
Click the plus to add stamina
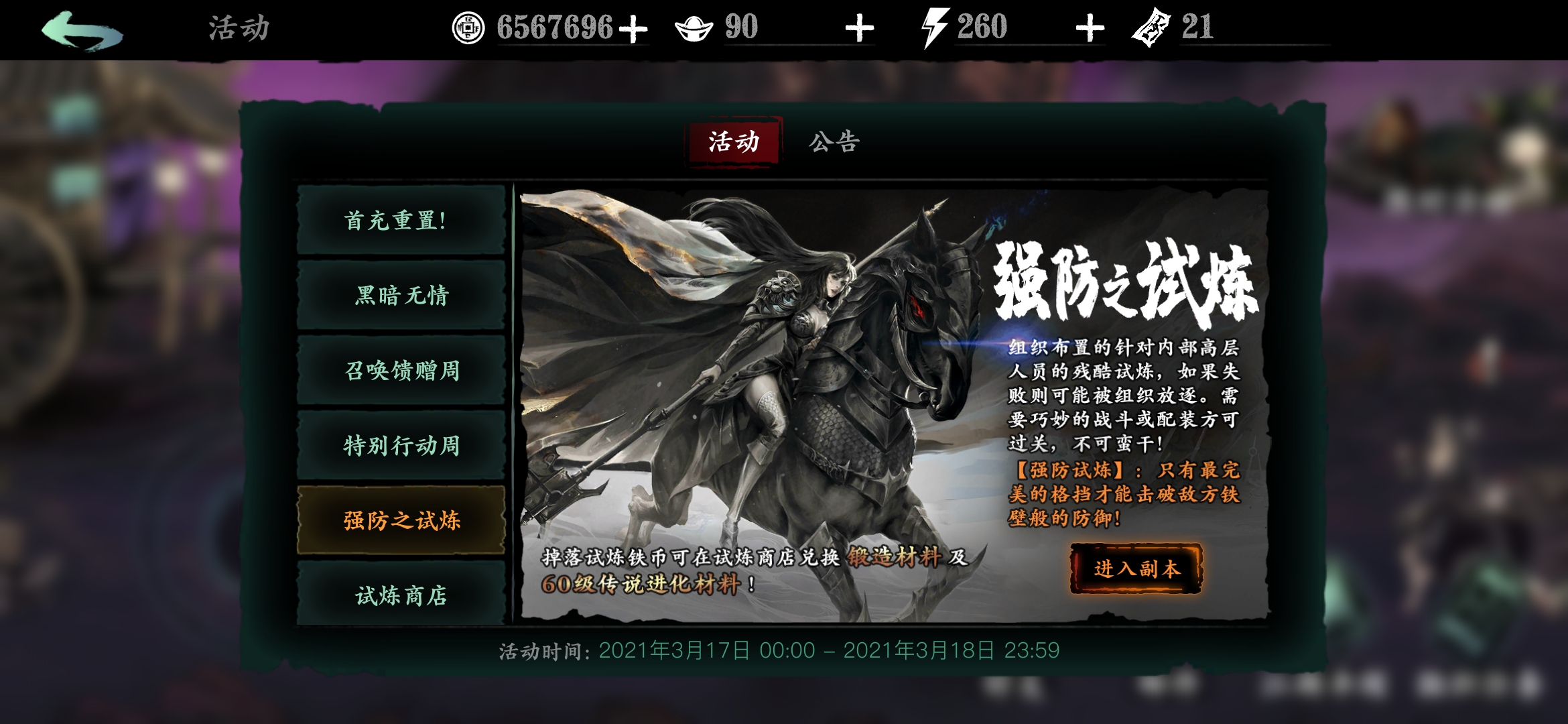coord(1091,28)
